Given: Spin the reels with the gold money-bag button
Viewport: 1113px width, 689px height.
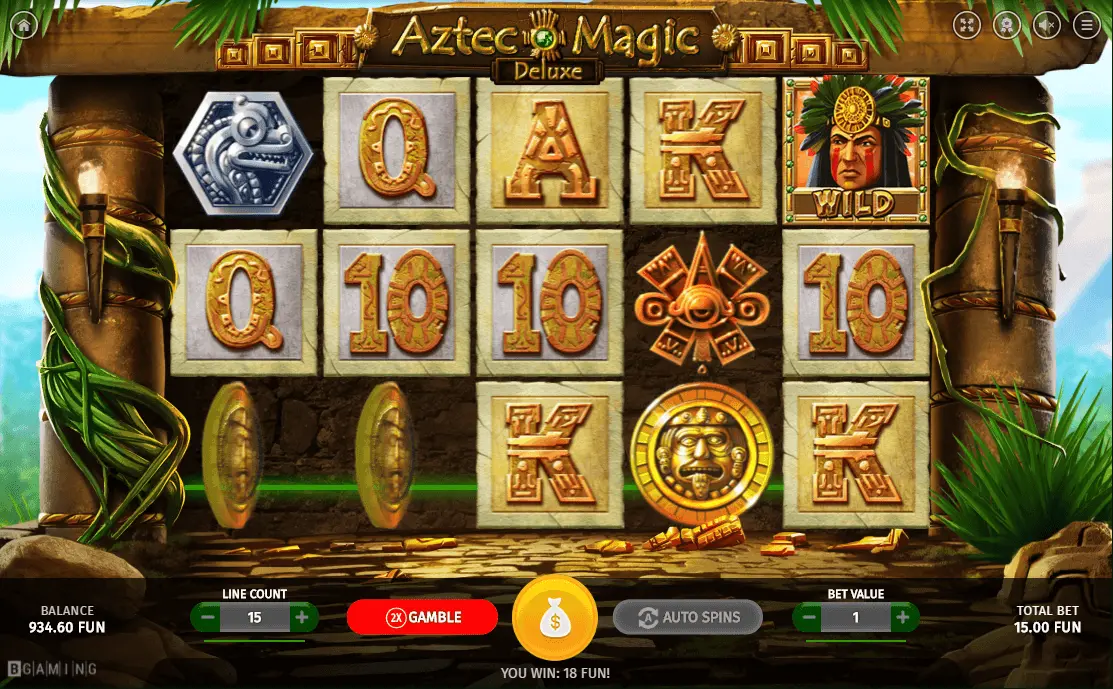Looking at the screenshot, I should [554, 618].
